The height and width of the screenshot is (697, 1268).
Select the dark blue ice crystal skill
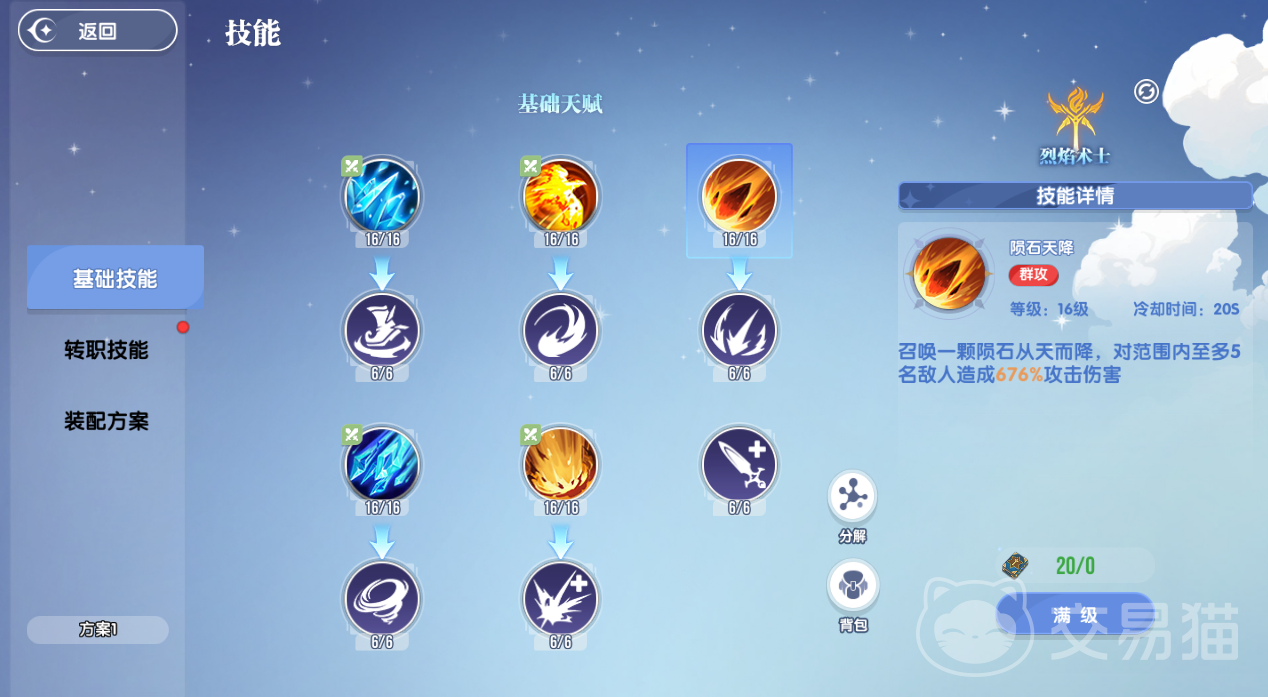[x=382, y=464]
